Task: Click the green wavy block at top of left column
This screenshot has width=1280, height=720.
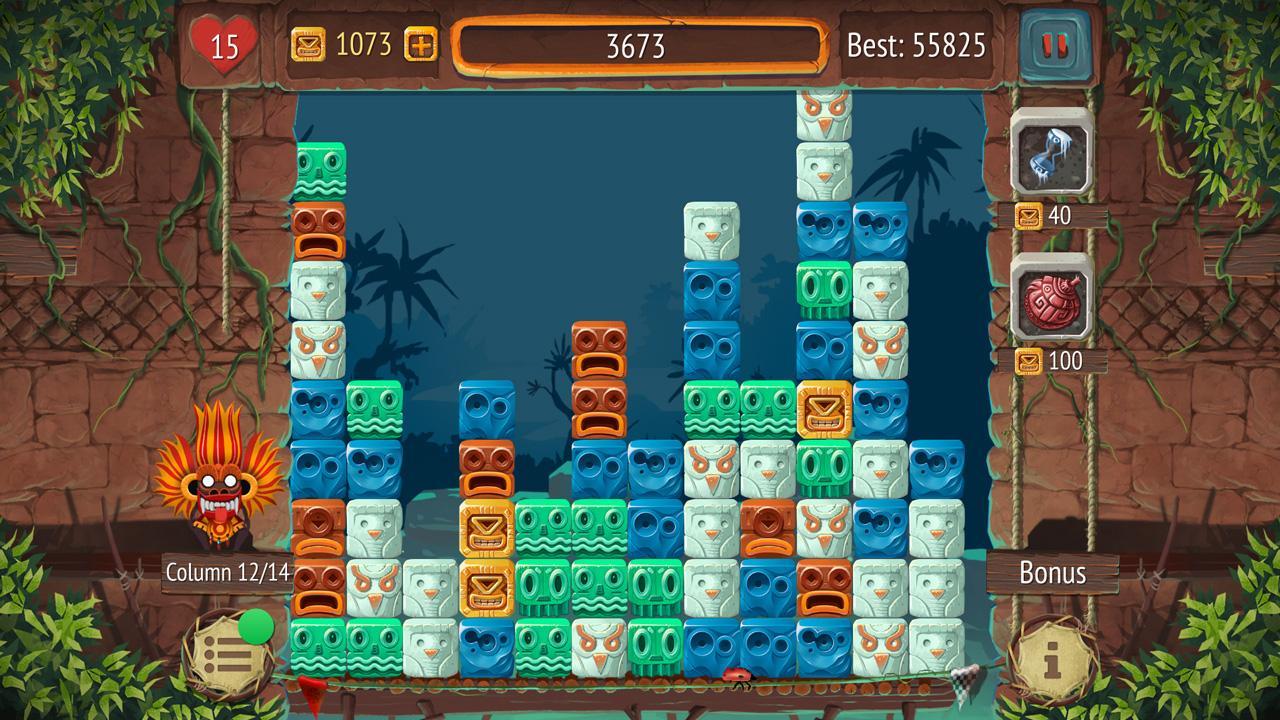Action: [320, 171]
